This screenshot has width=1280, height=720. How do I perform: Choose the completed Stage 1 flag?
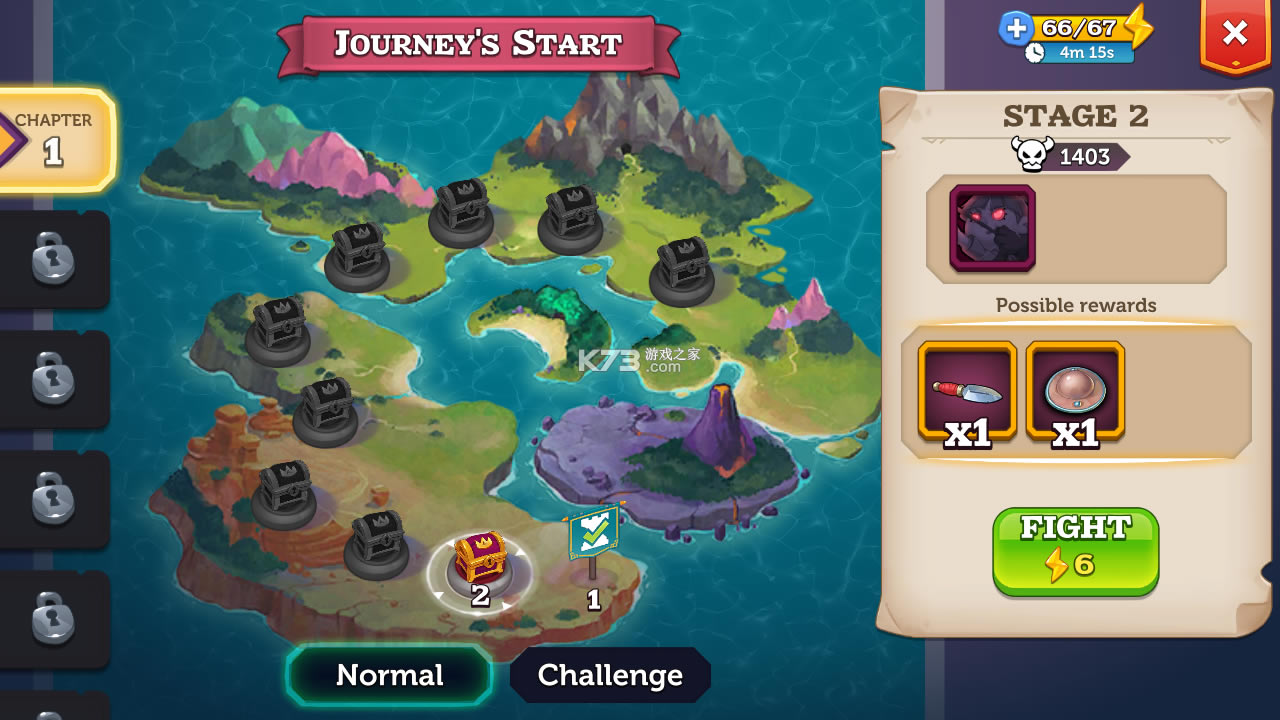point(594,540)
